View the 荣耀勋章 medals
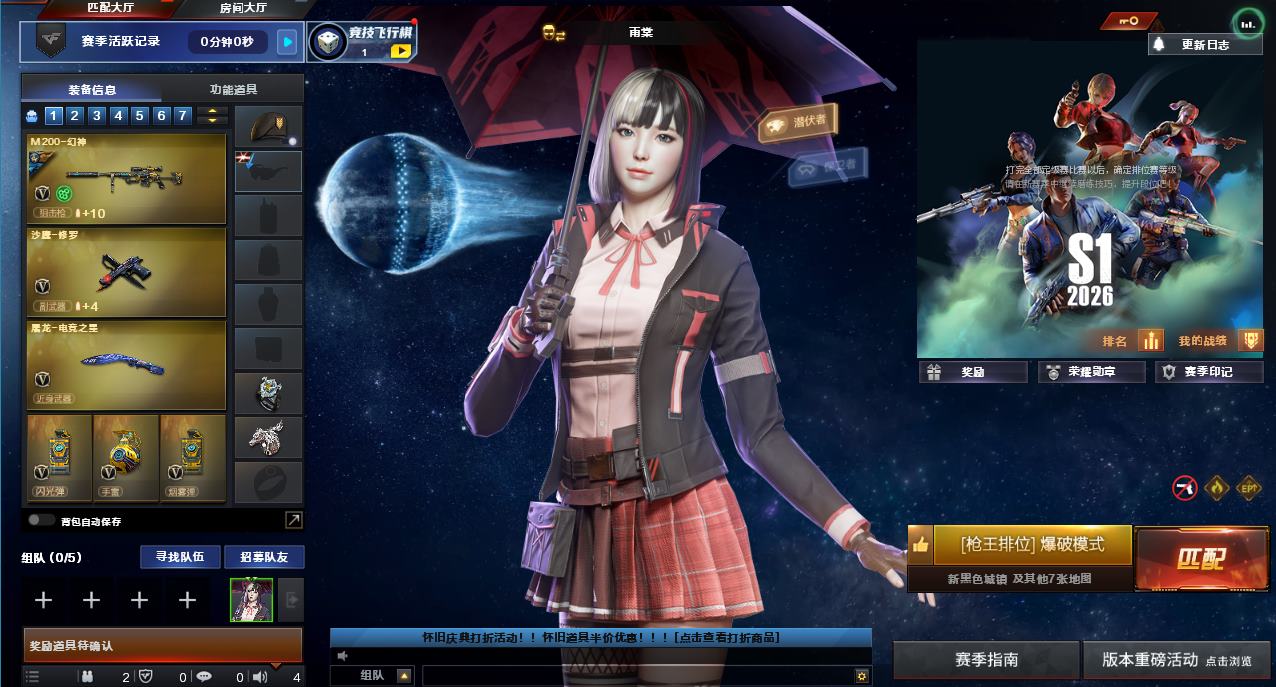Screen dimensions: 1276x687 [x=1090, y=372]
